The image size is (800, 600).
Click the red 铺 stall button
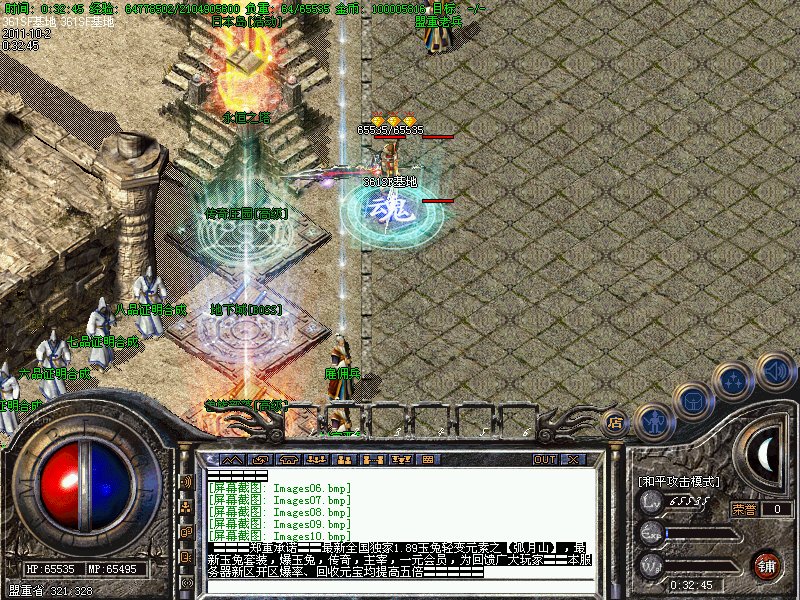tap(767, 564)
